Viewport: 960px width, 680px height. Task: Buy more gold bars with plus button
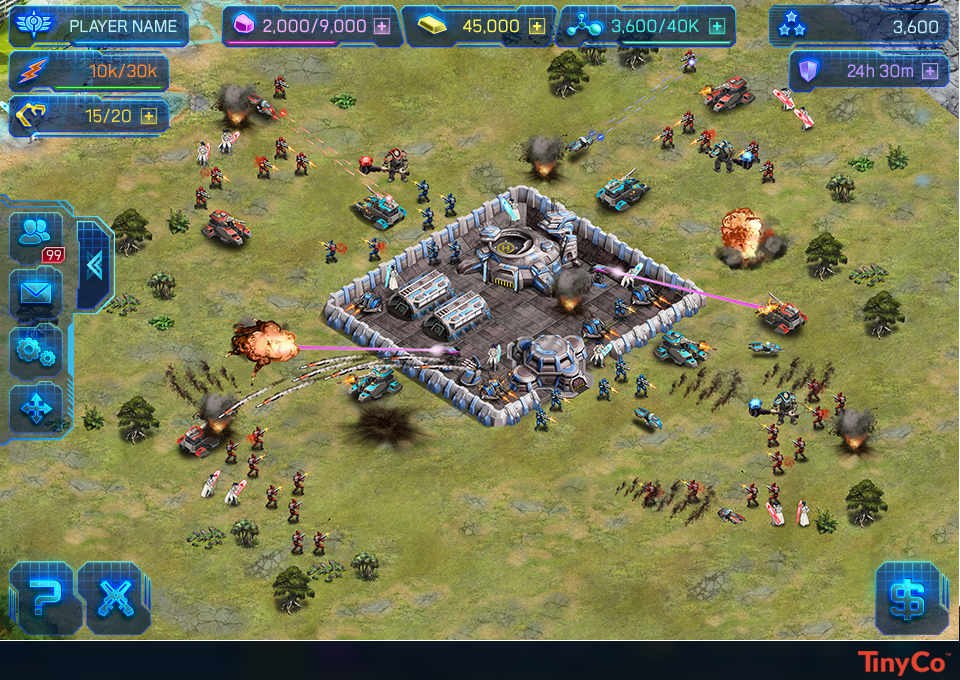tap(537, 27)
